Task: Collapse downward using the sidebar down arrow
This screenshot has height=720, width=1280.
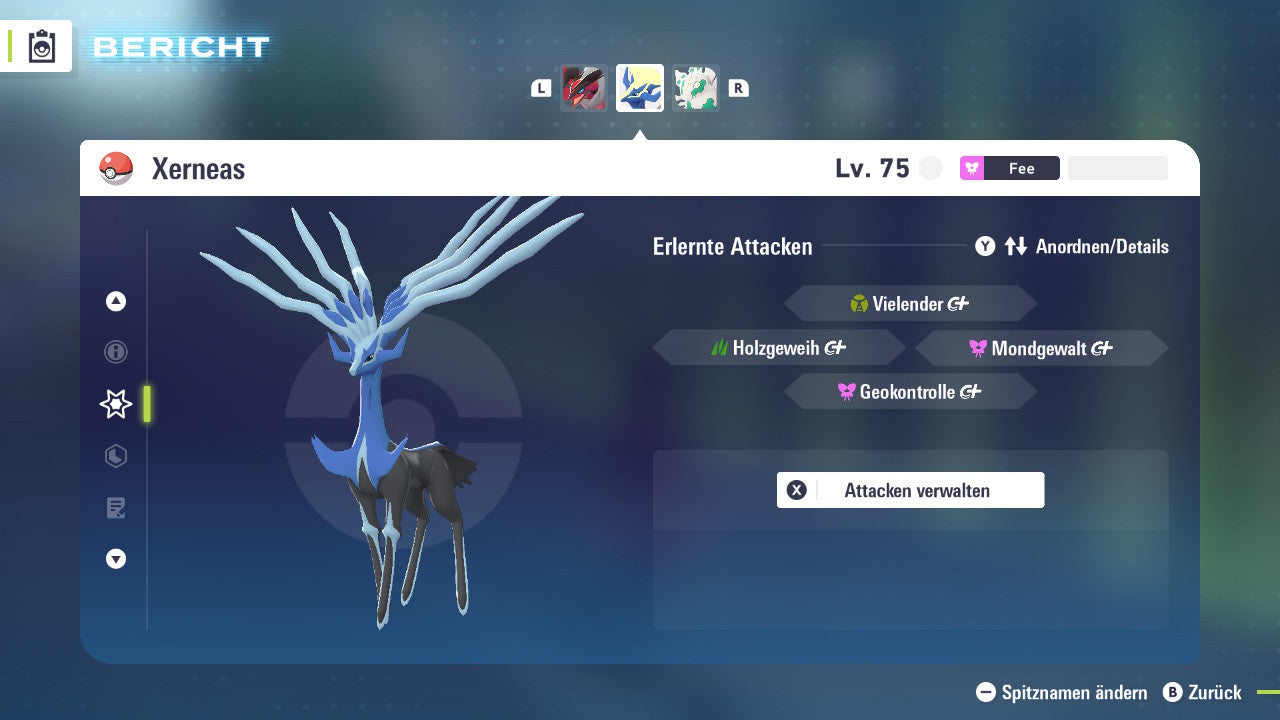Action: pyautogui.click(x=116, y=559)
